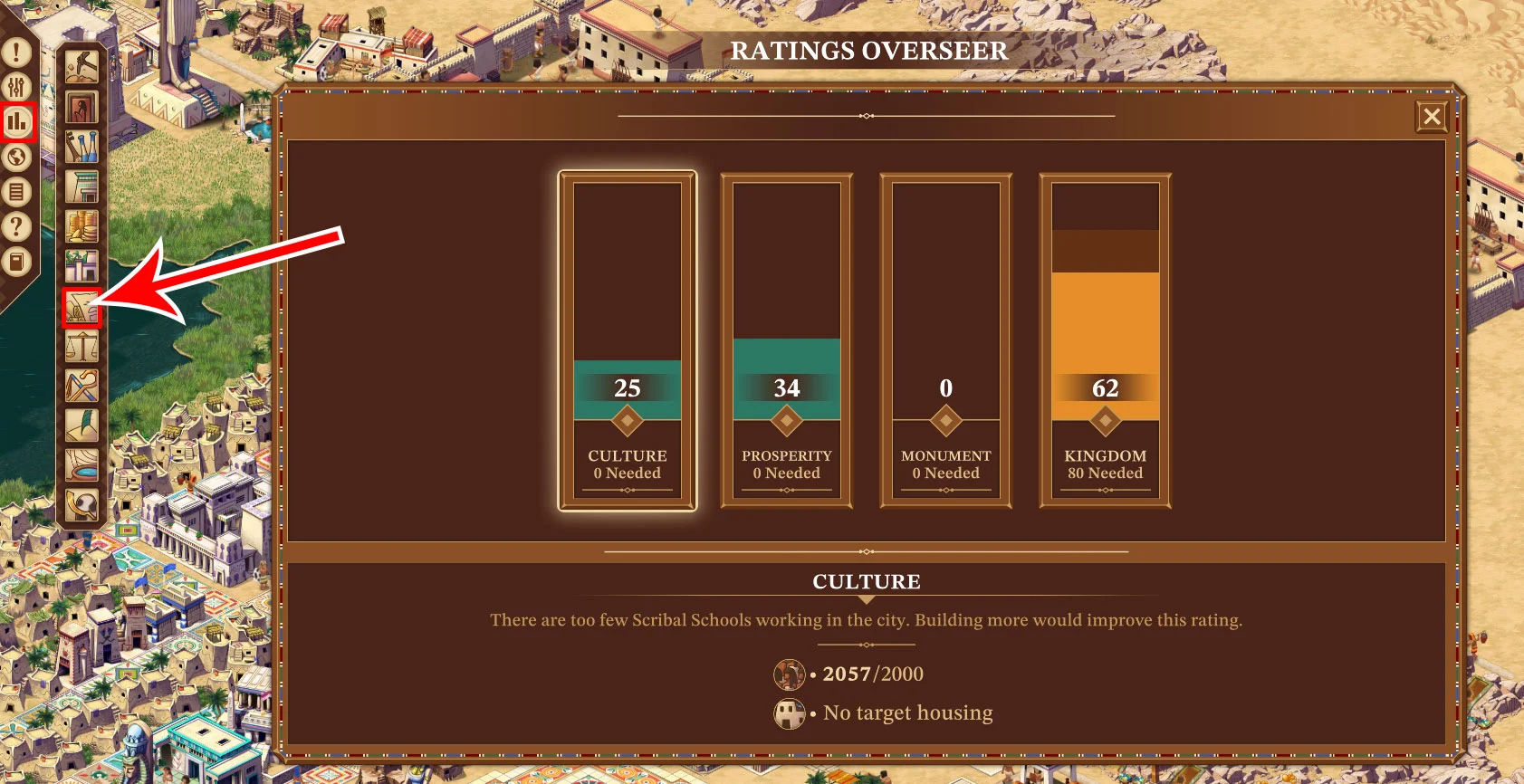This screenshot has width=1524, height=784.
Task: Select the Monument rating column
Action: [x=945, y=340]
